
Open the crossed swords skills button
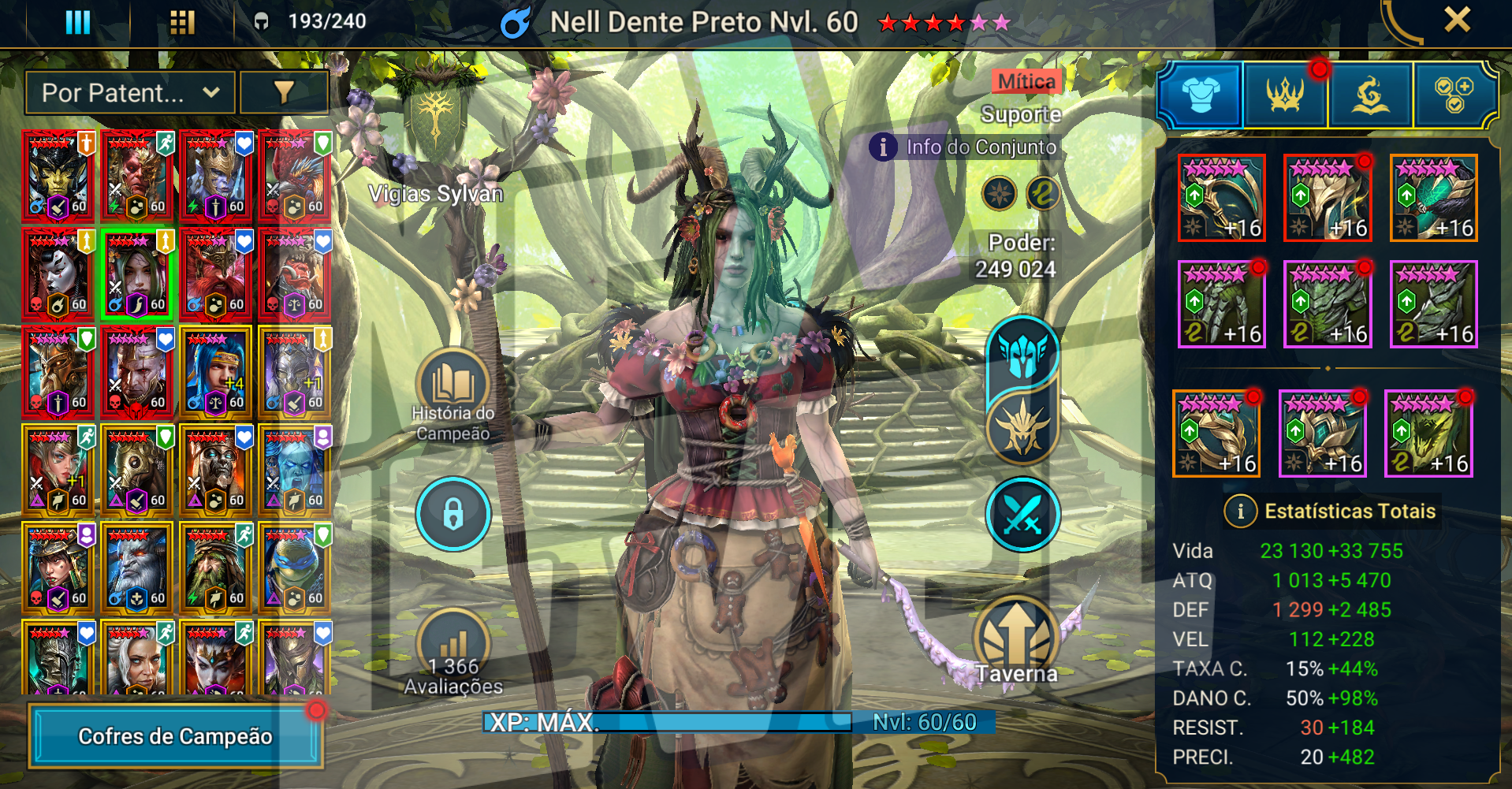pyautogui.click(x=1022, y=515)
